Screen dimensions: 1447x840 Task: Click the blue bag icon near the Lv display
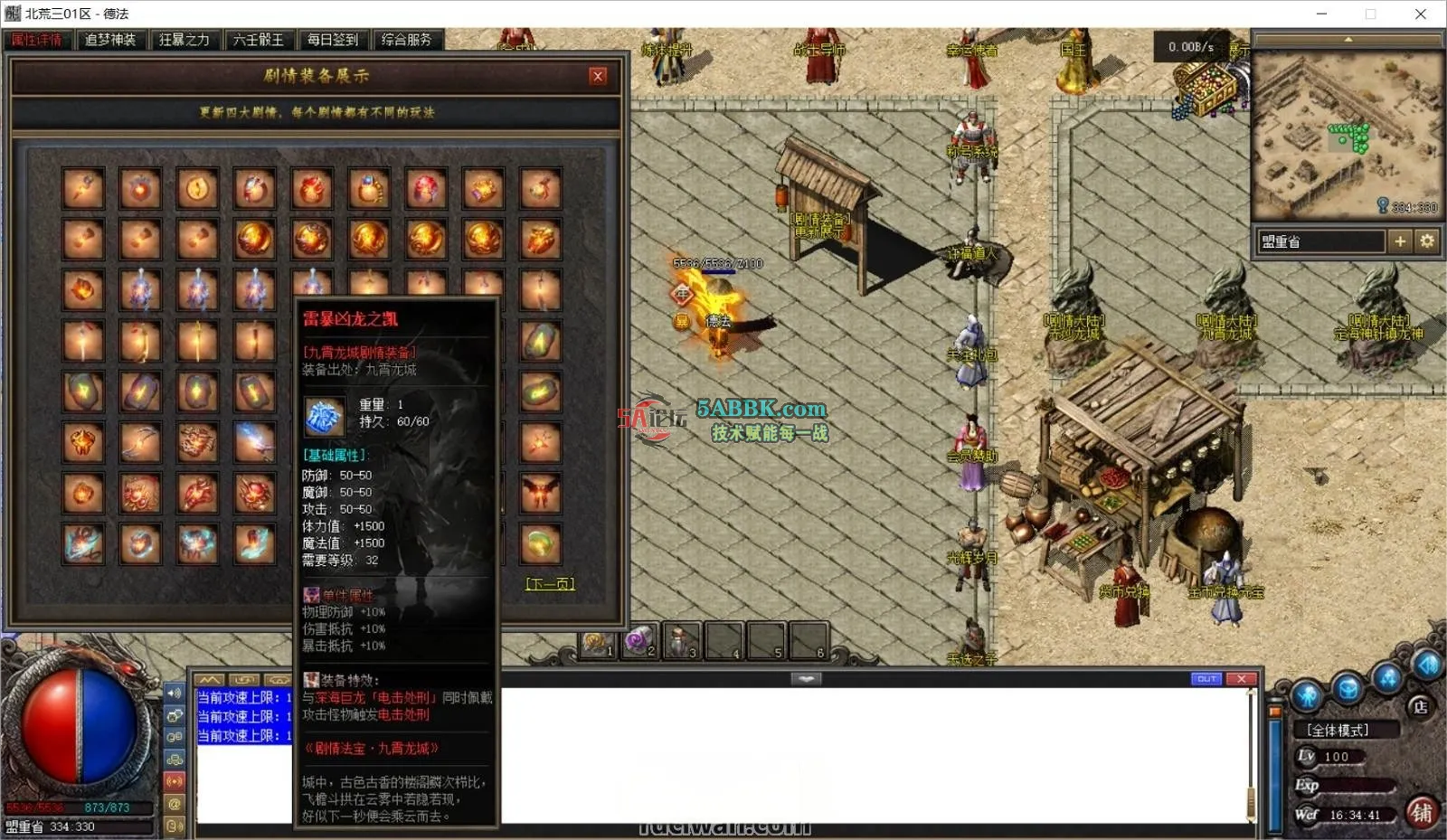[x=1346, y=688]
